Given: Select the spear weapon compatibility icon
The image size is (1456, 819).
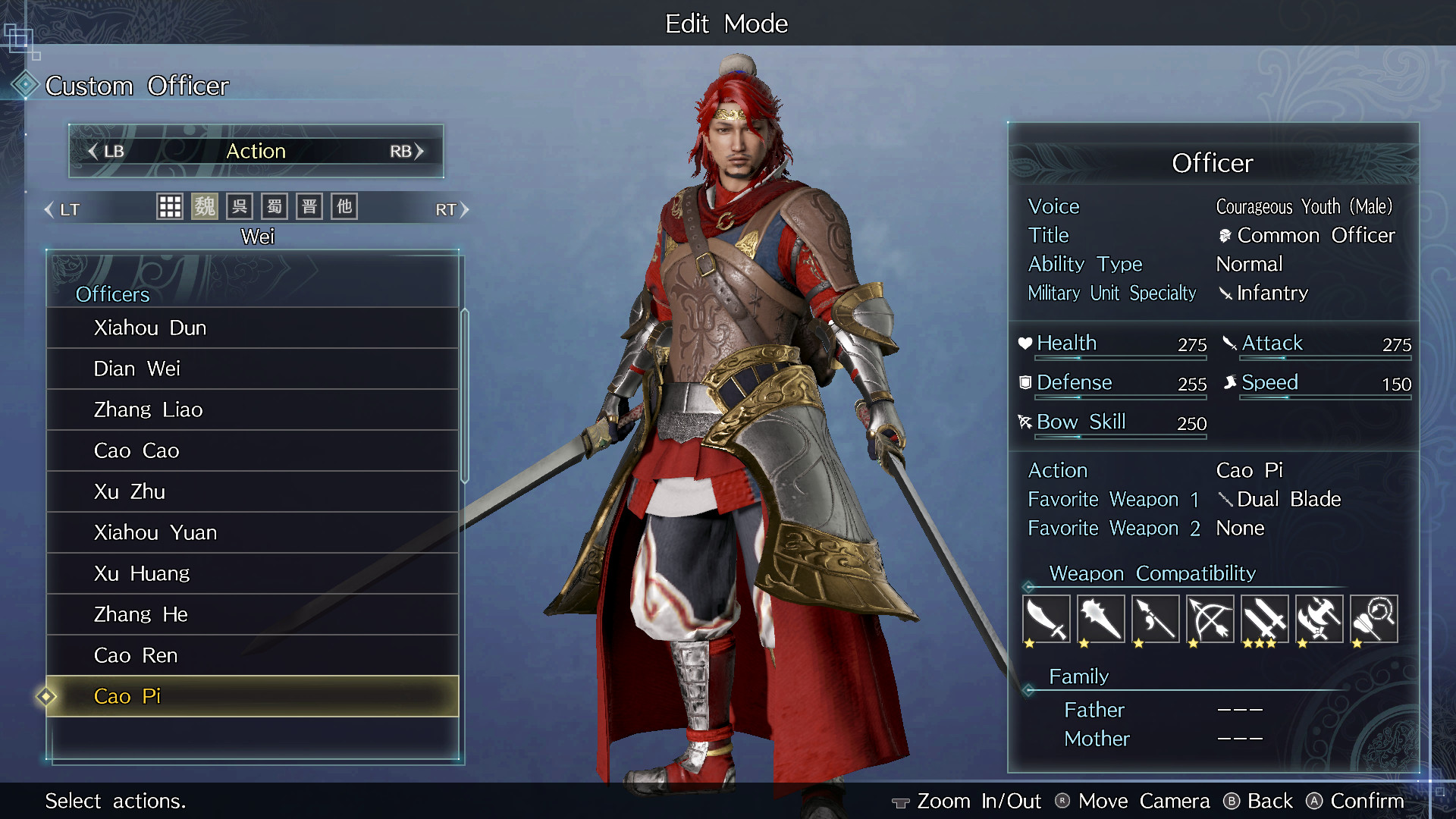Looking at the screenshot, I should tap(1155, 619).
